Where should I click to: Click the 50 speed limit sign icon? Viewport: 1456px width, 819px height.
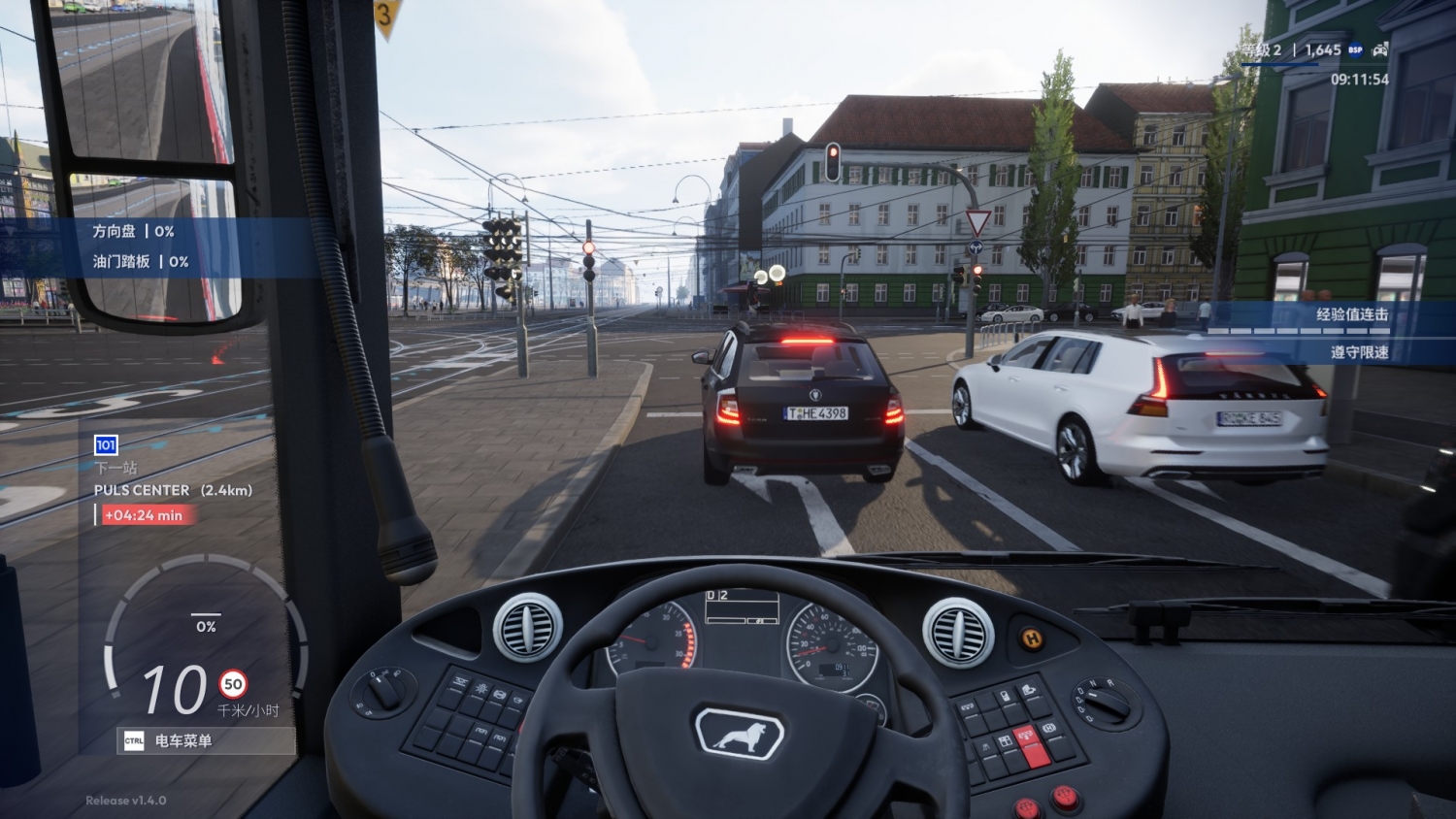tap(233, 684)
